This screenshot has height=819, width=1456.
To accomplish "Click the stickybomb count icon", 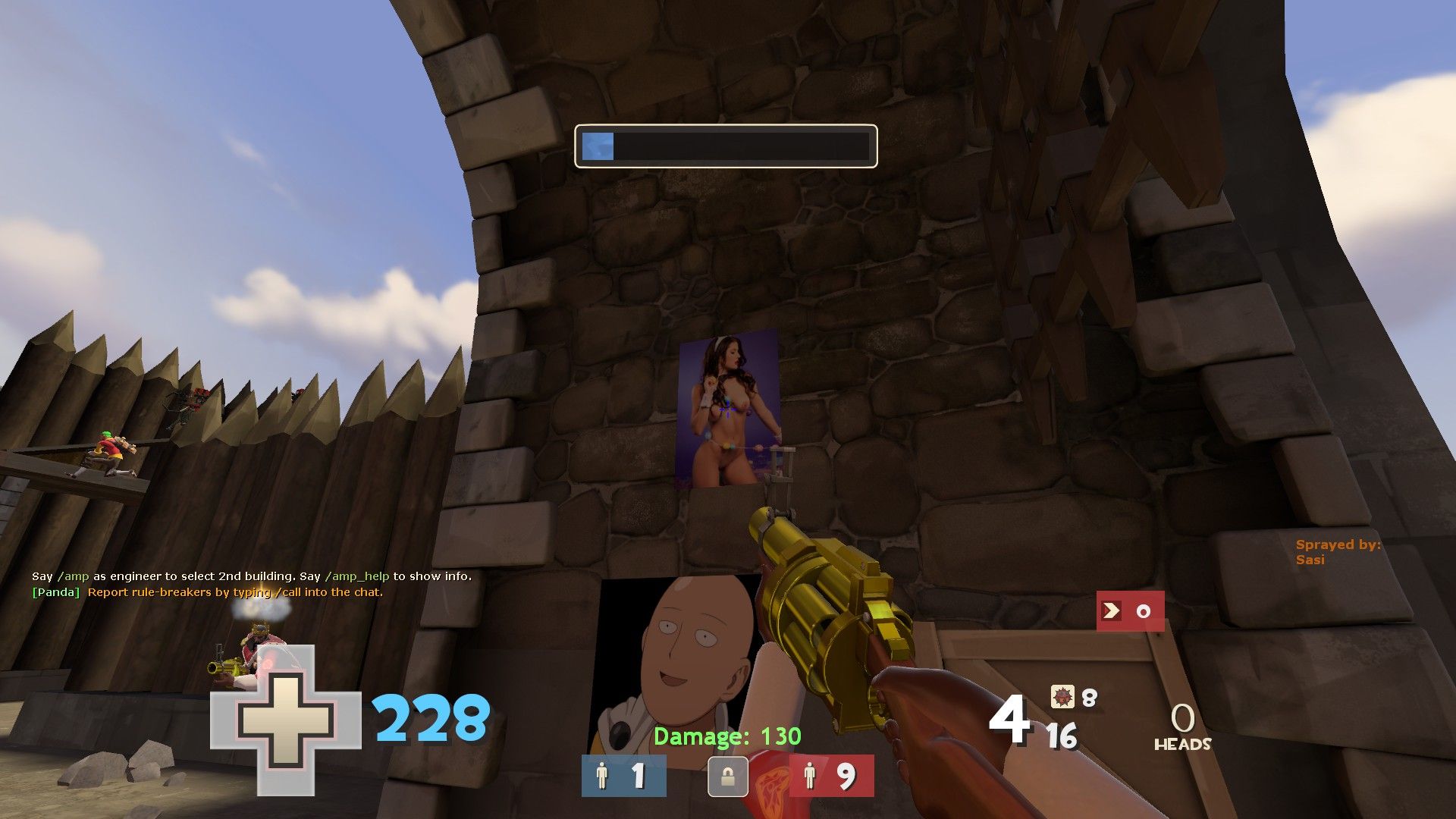I will point(1062,696).
